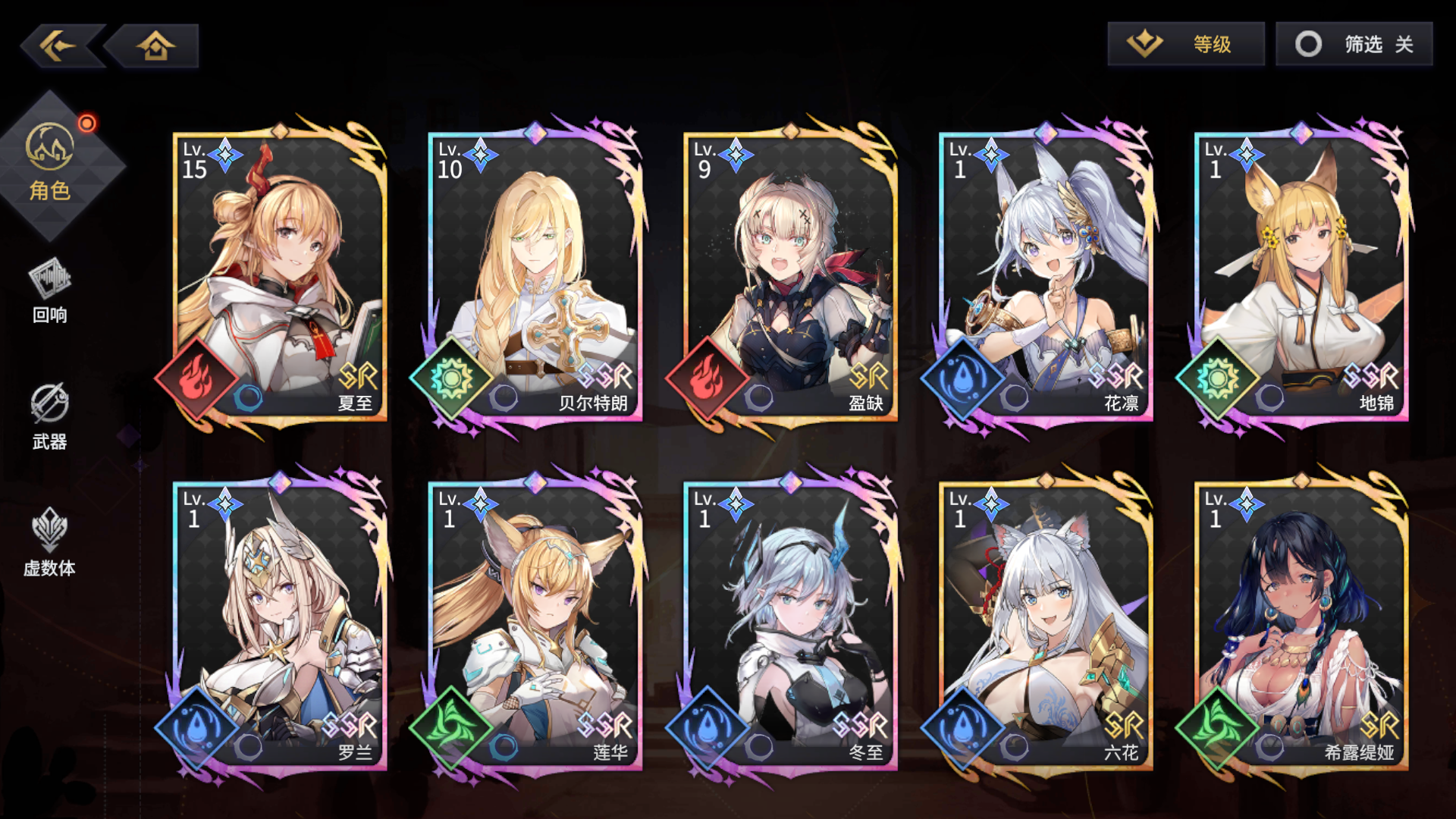
Task: Click the home icon at top left
Action: click(155, 45)
